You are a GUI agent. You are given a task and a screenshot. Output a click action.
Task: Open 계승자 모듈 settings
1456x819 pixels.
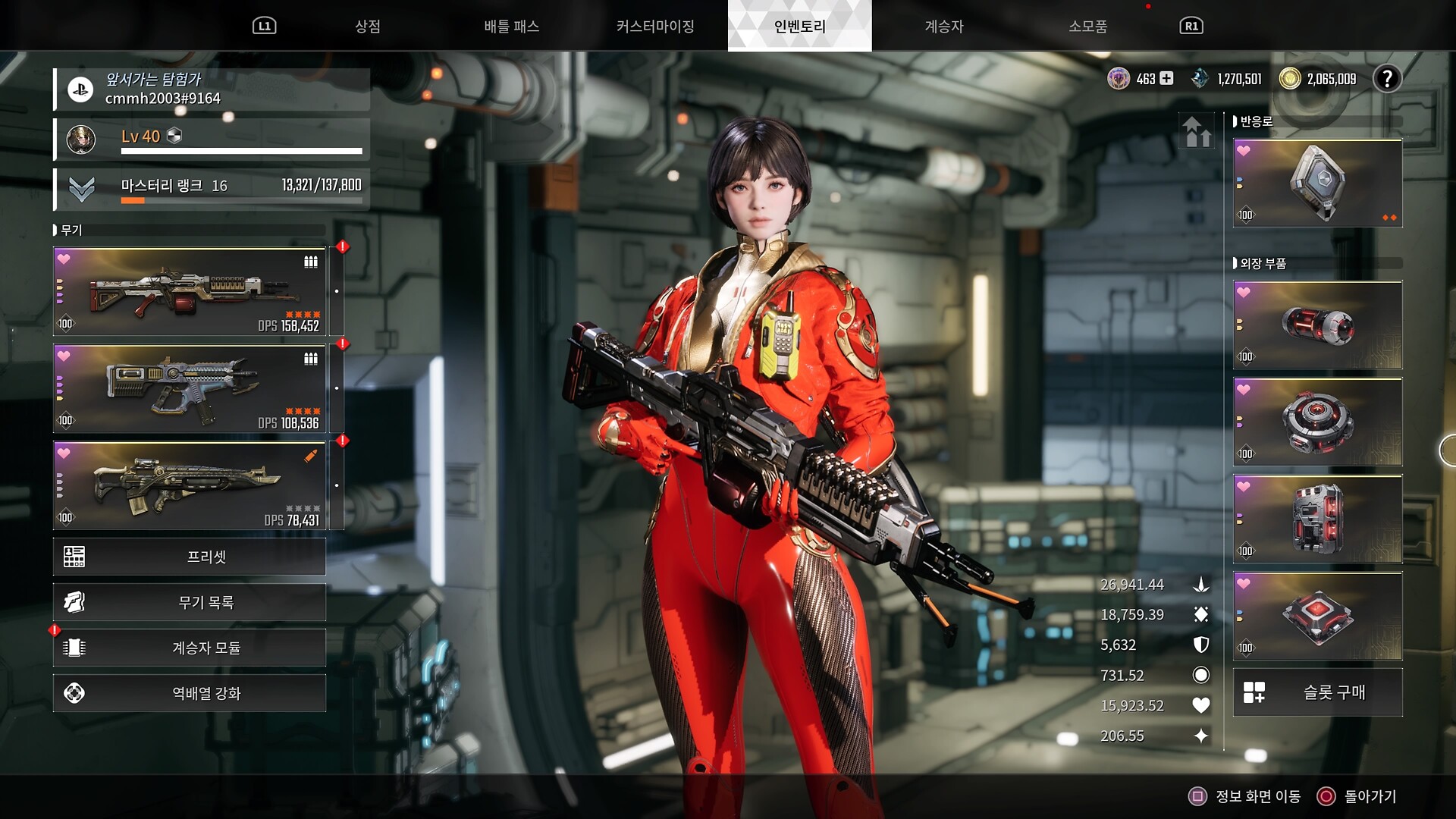click(x=190, y=648)
